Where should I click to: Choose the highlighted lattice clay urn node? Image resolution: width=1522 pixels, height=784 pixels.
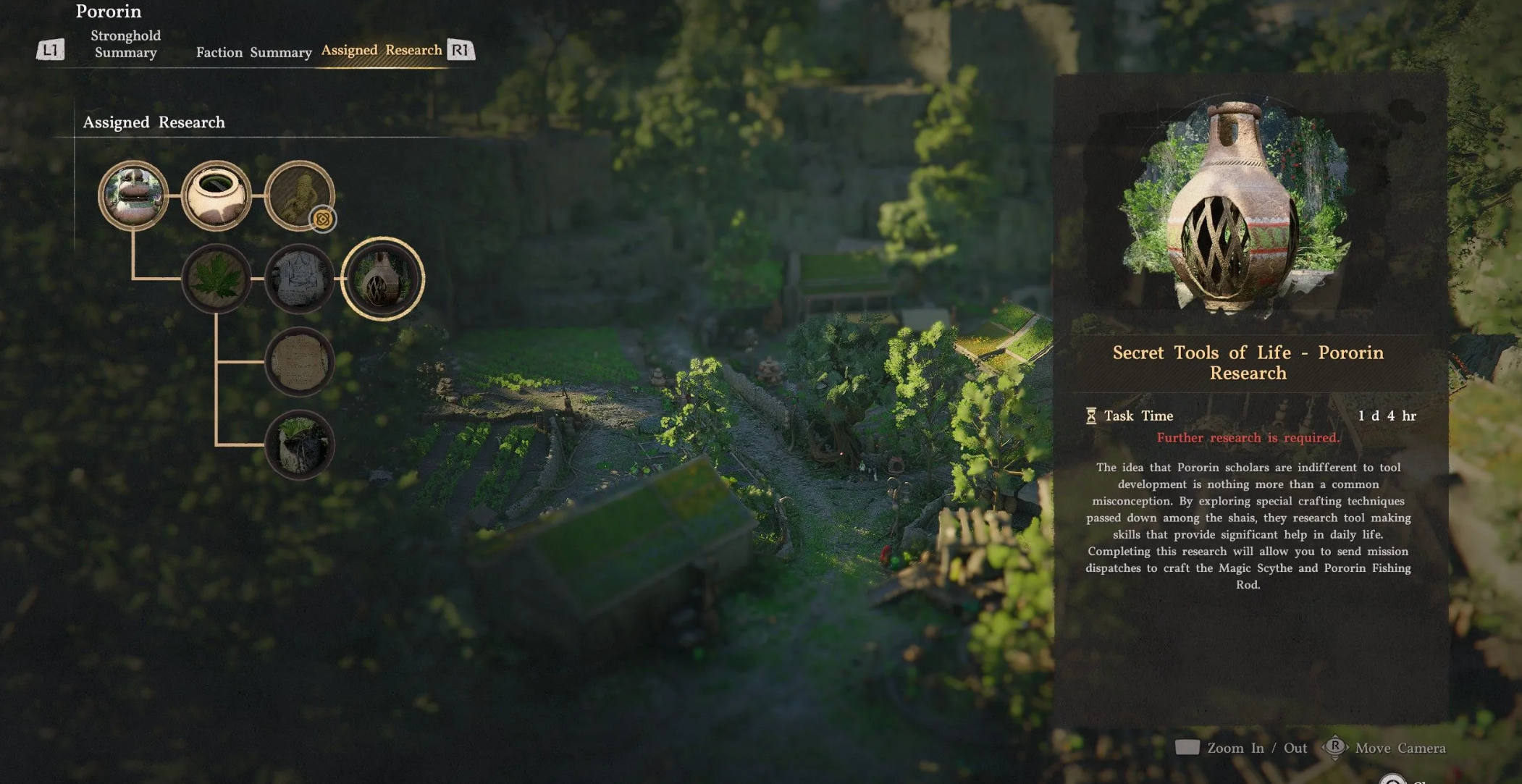tap(382, 279)
